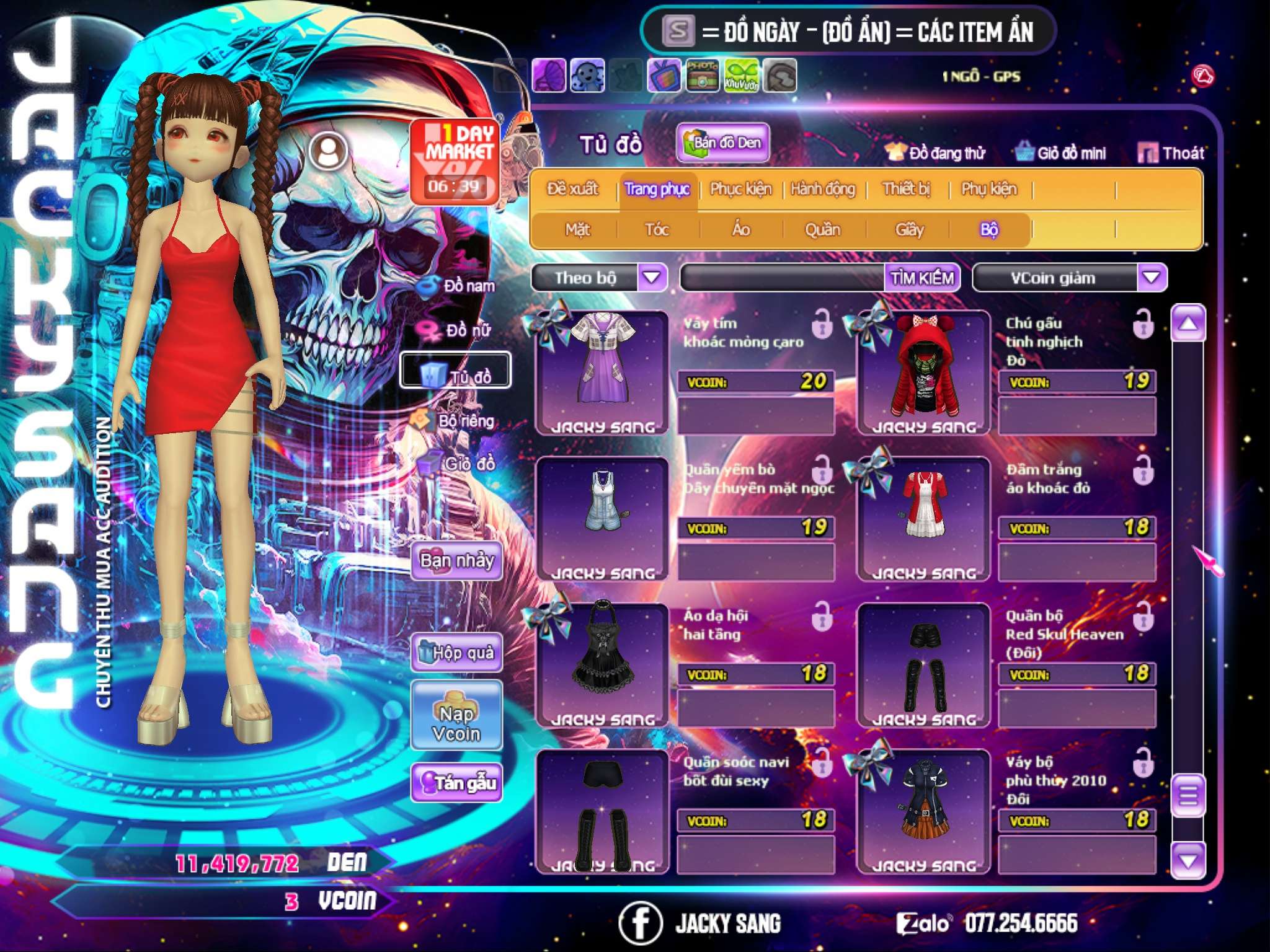Open the 1 Day Market icon
This screenshot has height=952, width=1270.
pyautogui.click(x=455, y=161)
